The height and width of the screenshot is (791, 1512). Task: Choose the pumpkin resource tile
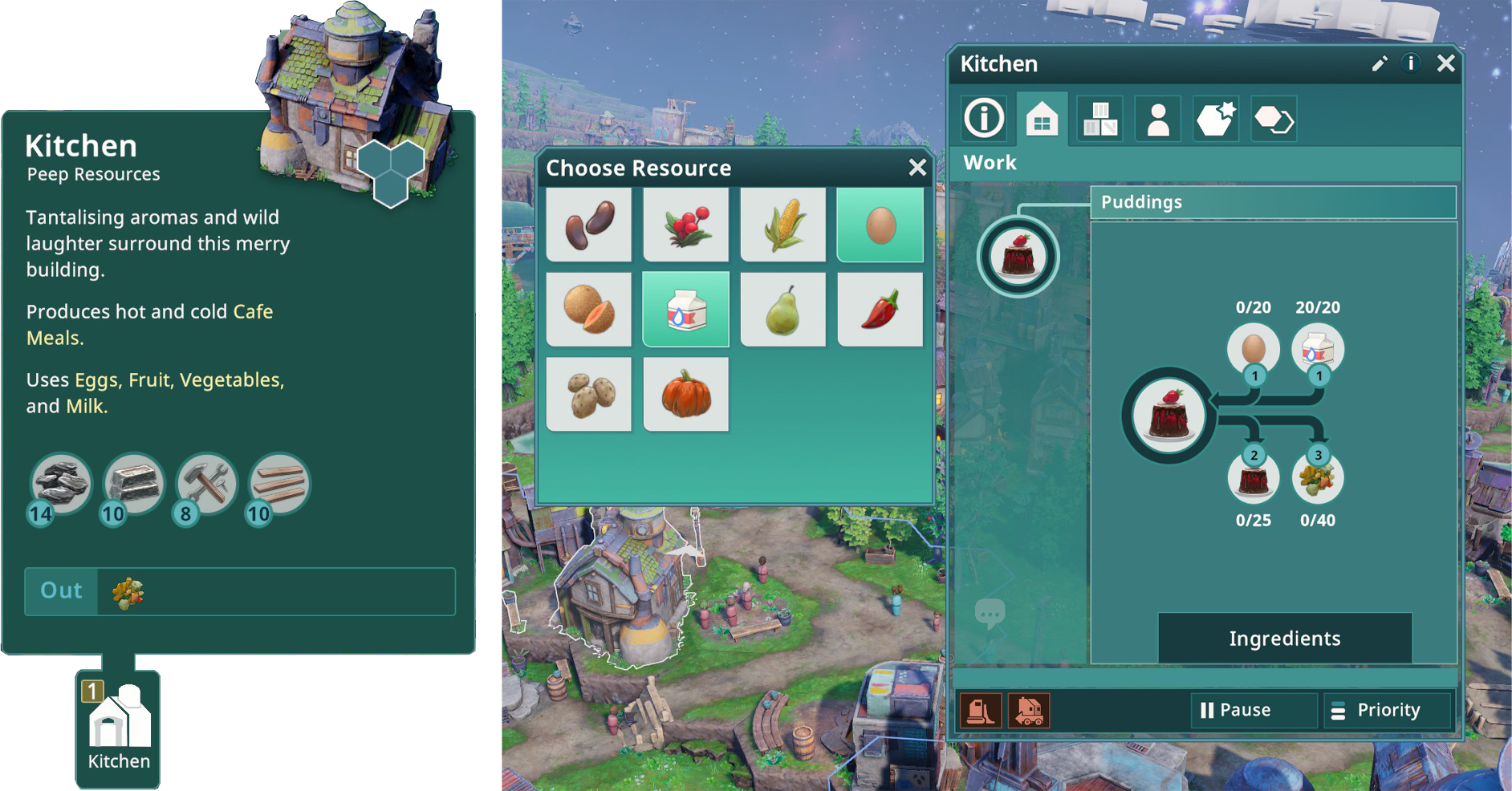click(686, 395)
